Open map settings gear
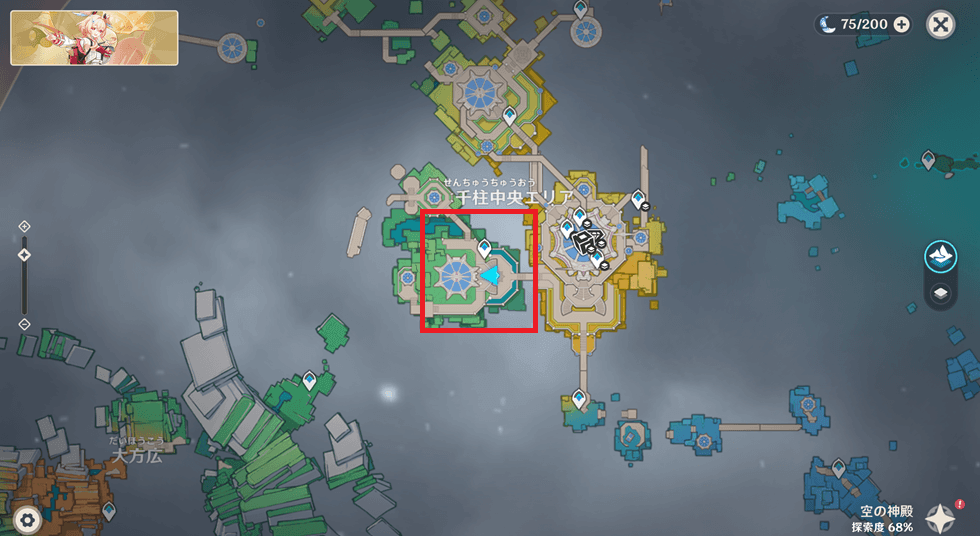 pos(27,518)
